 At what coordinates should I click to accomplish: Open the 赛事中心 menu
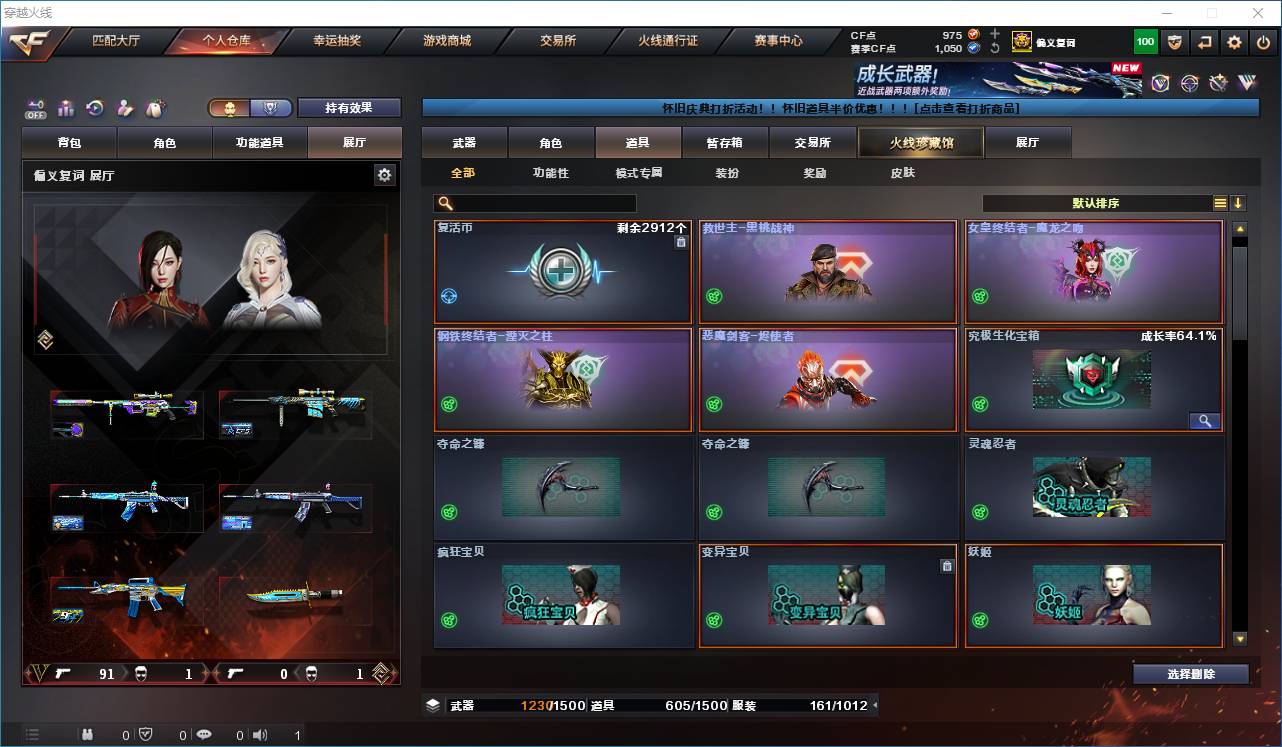(x=778, y=41)
